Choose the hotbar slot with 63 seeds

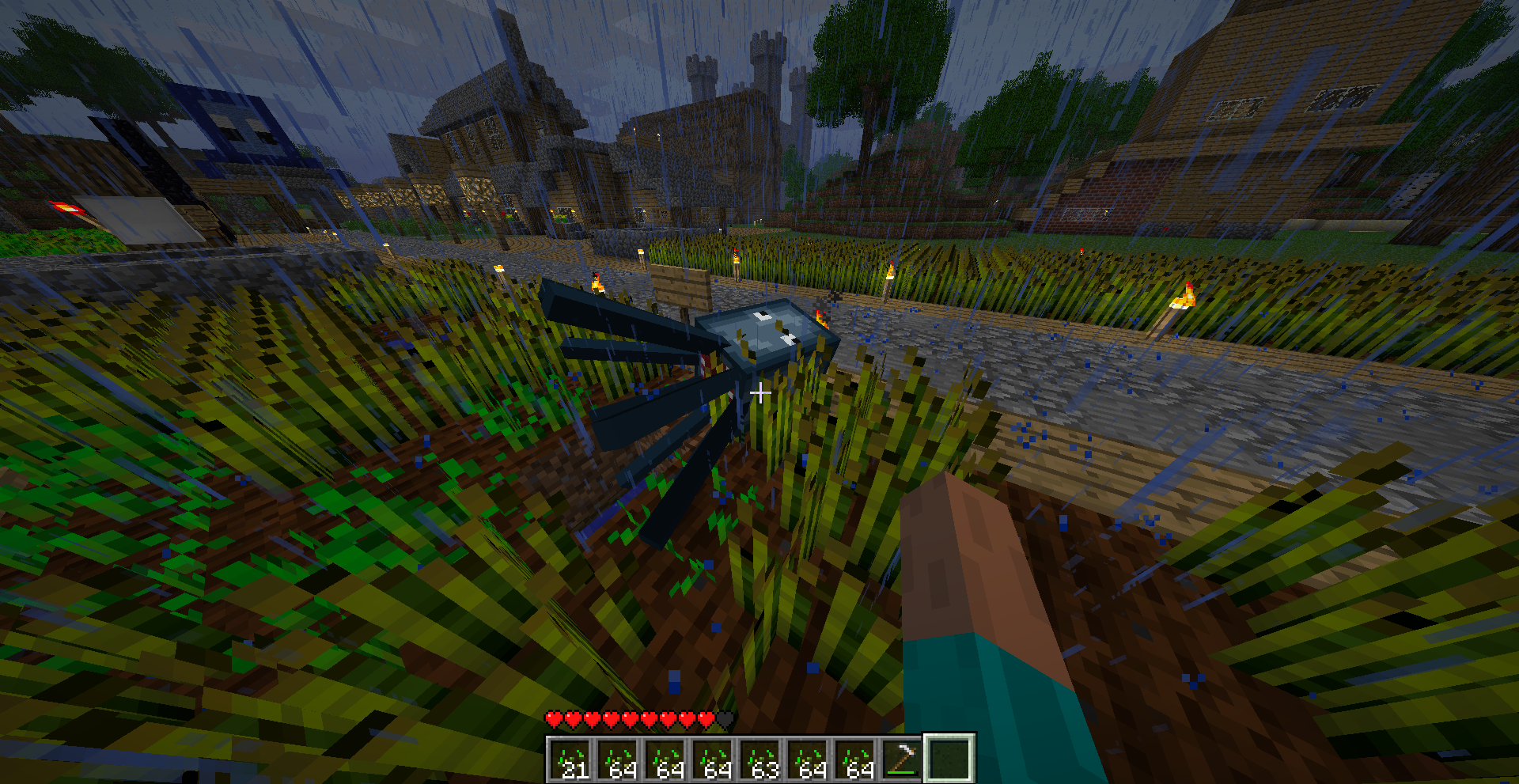760,759
